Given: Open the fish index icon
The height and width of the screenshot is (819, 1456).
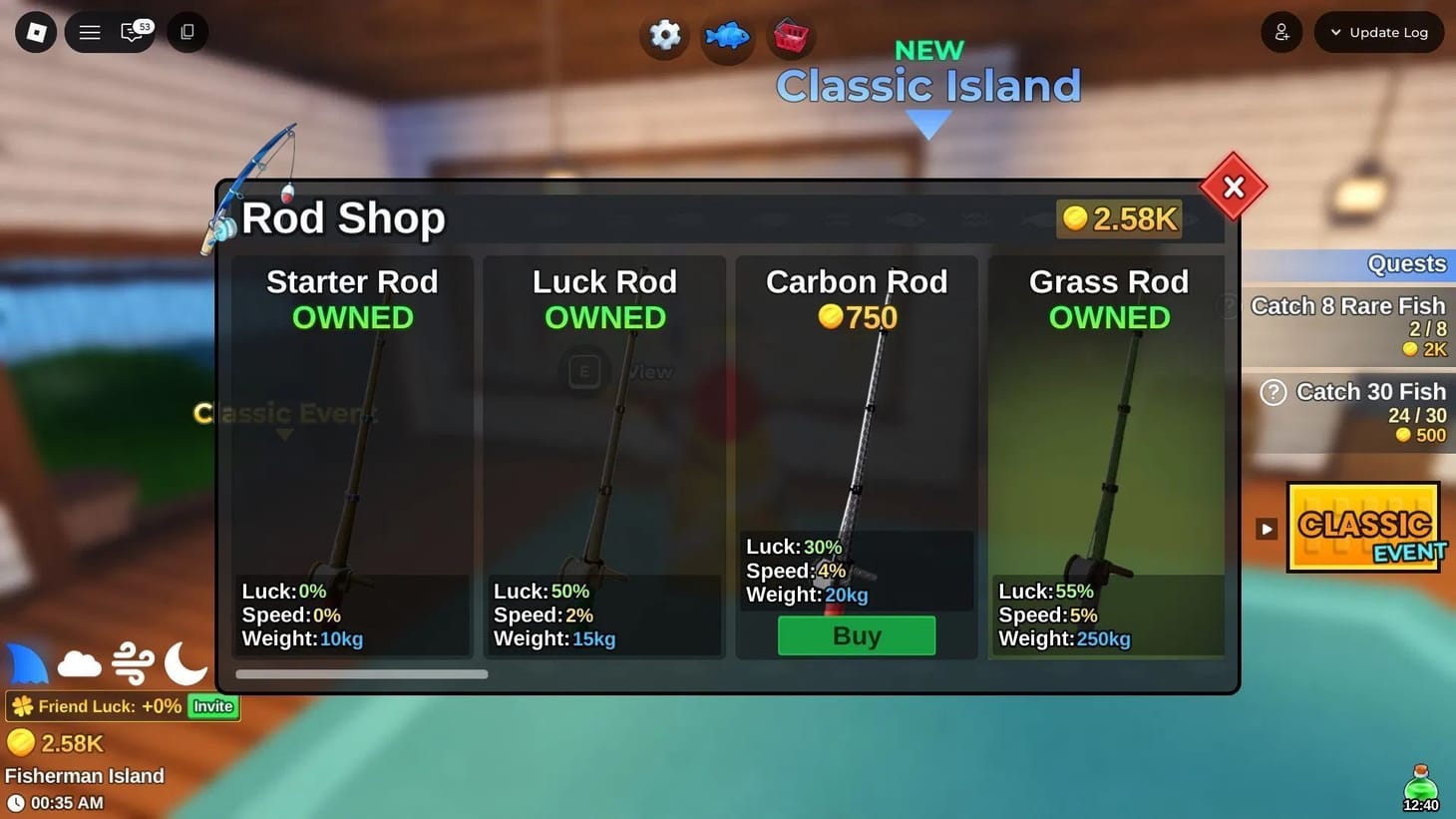Looking at the screenshot, I should [x=727, y=36].
